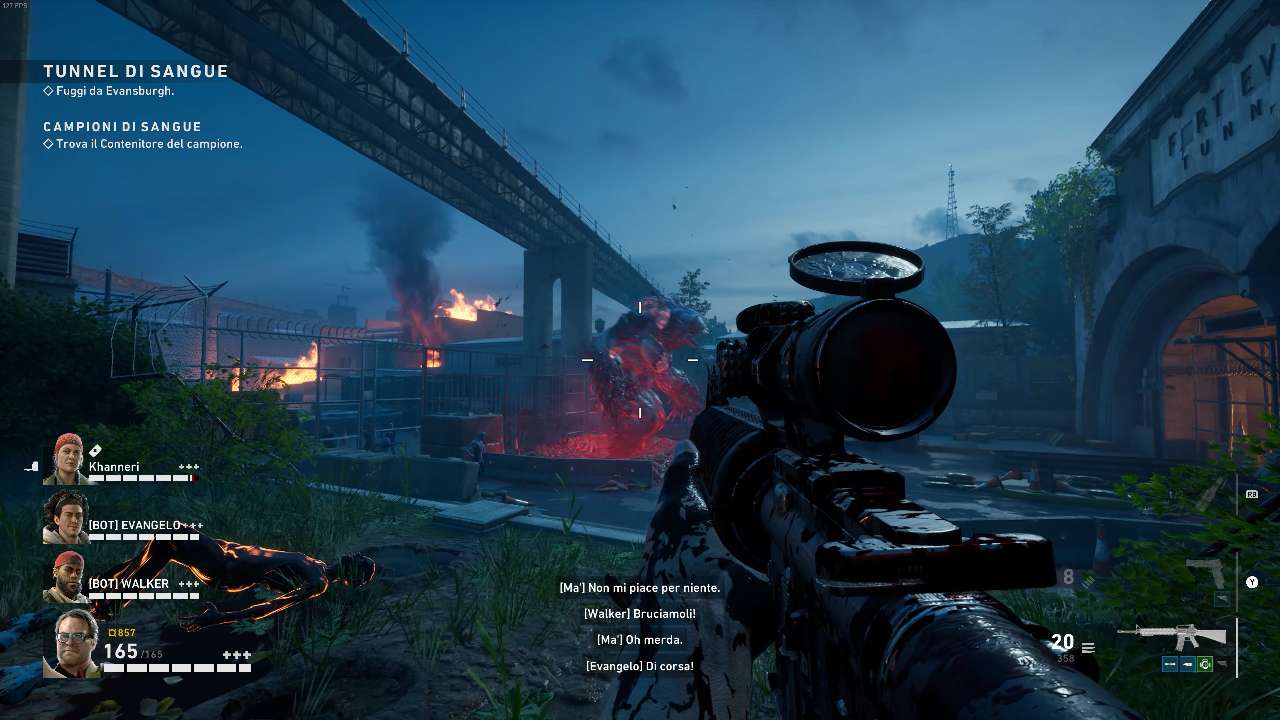1280x720 pixels.
Task: Click your own character portrait with glasses
Action: coord(76,642)
